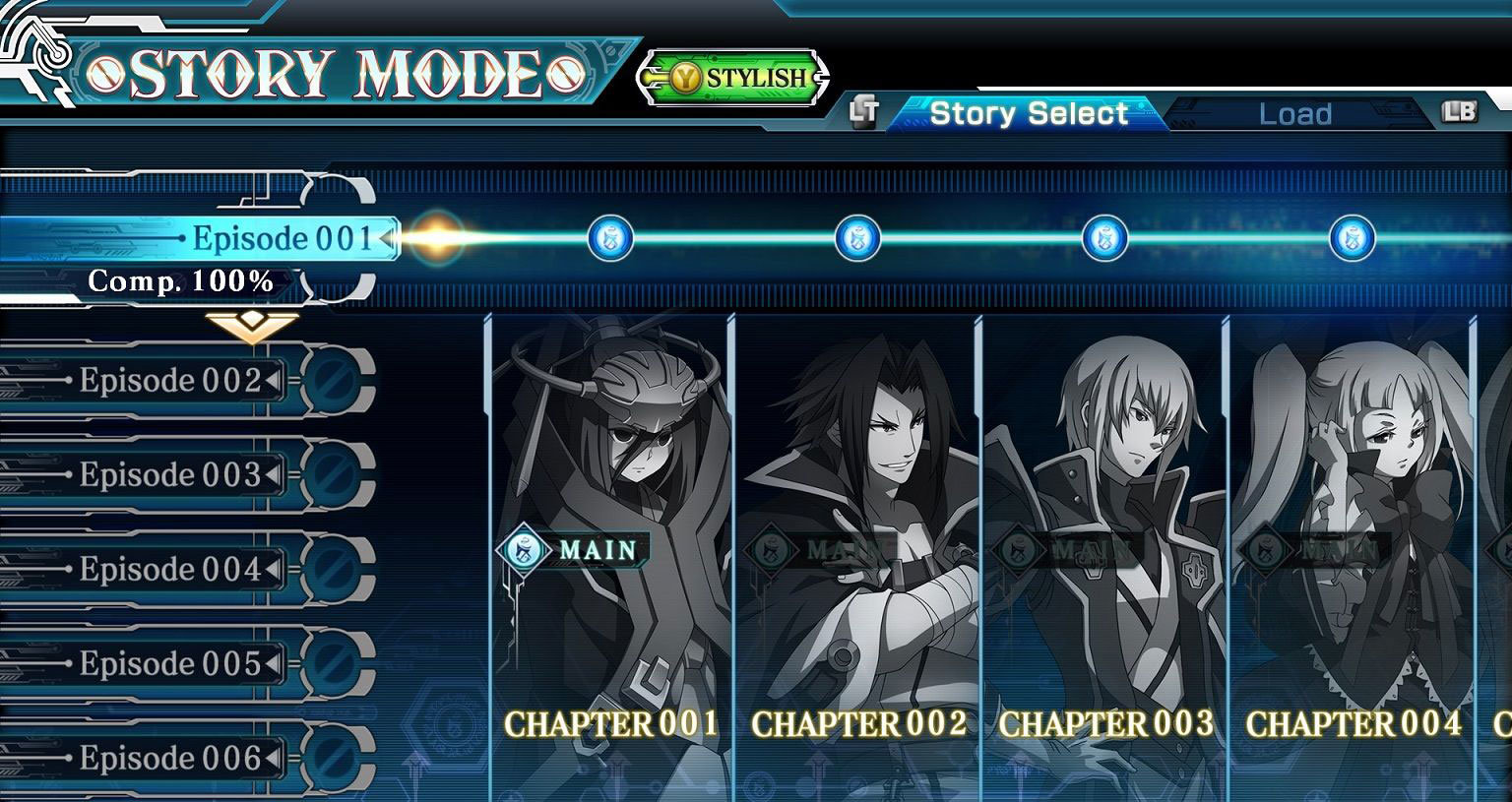The height and width of the screenshot is (802, 1512).
Task: Choose Episode 006
Action: click(170, 758)
